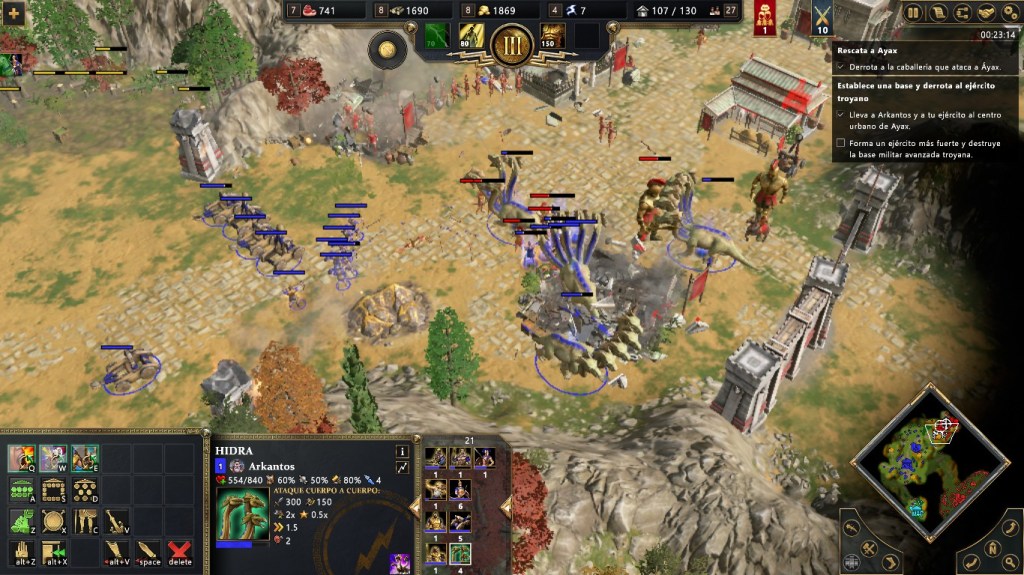Viewport: 1024px width, 575px height.
Task: Select the crossed swords military banner
Action: [x=823, y=17]
